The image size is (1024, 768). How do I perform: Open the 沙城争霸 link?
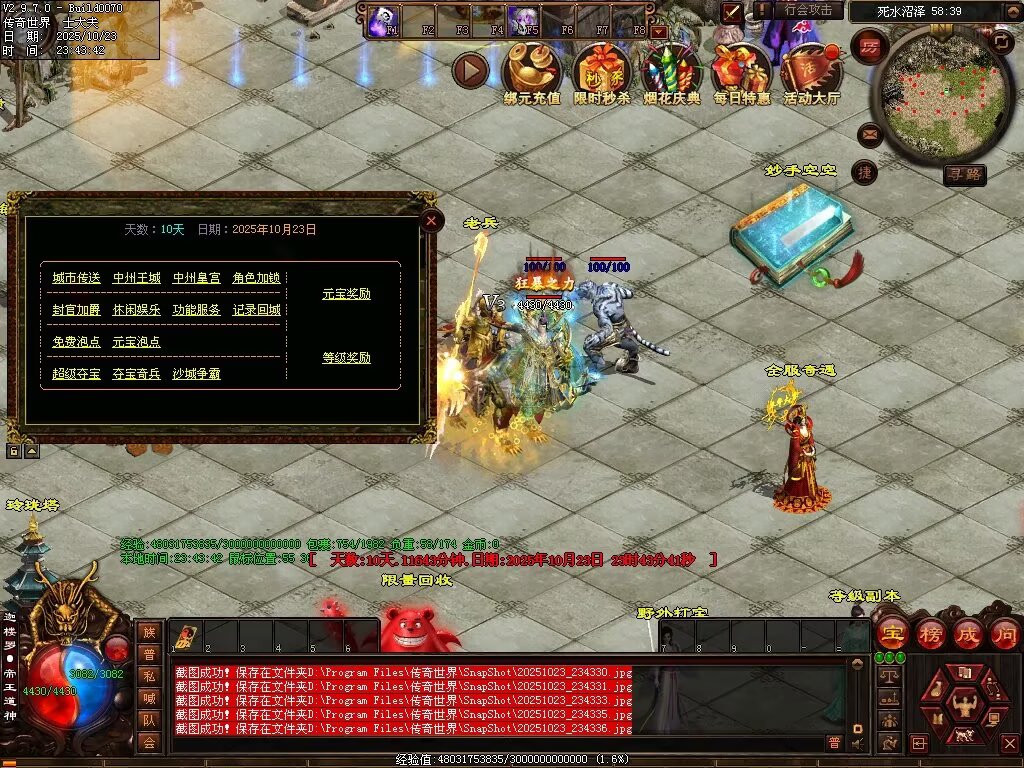[196, 374]
